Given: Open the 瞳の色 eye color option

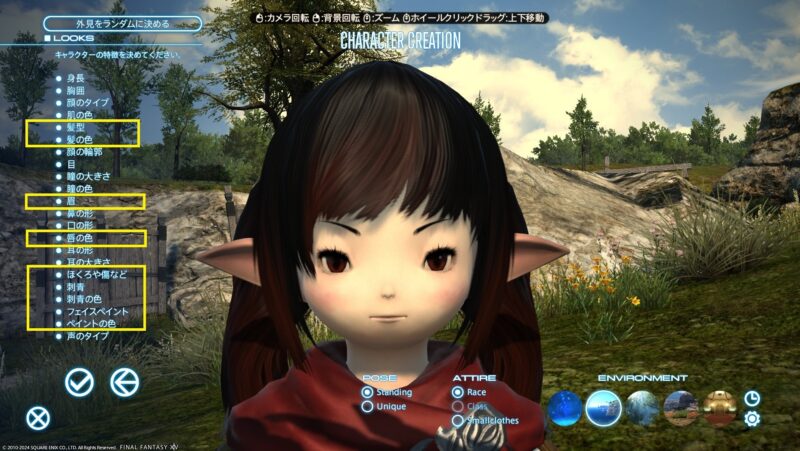Looking at the screenshot, I should (79, 189).
